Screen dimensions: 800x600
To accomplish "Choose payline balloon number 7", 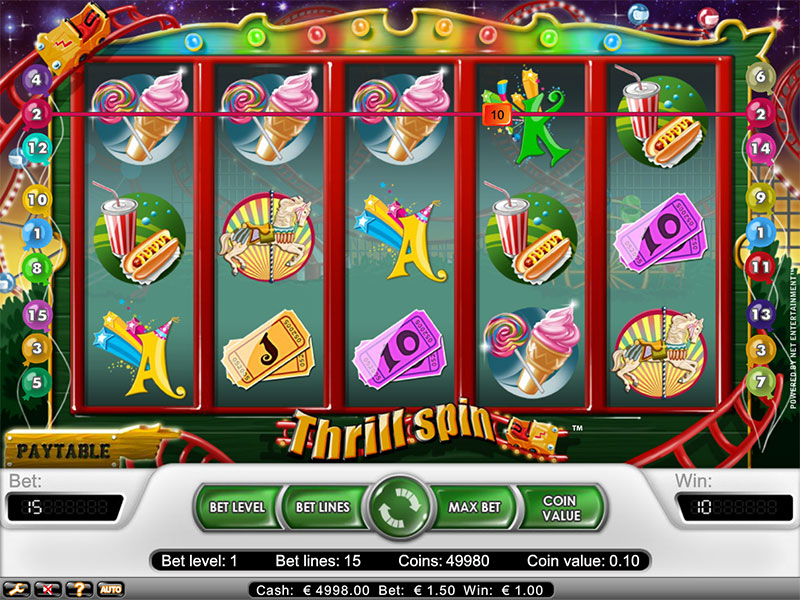I will coord(761,381).
